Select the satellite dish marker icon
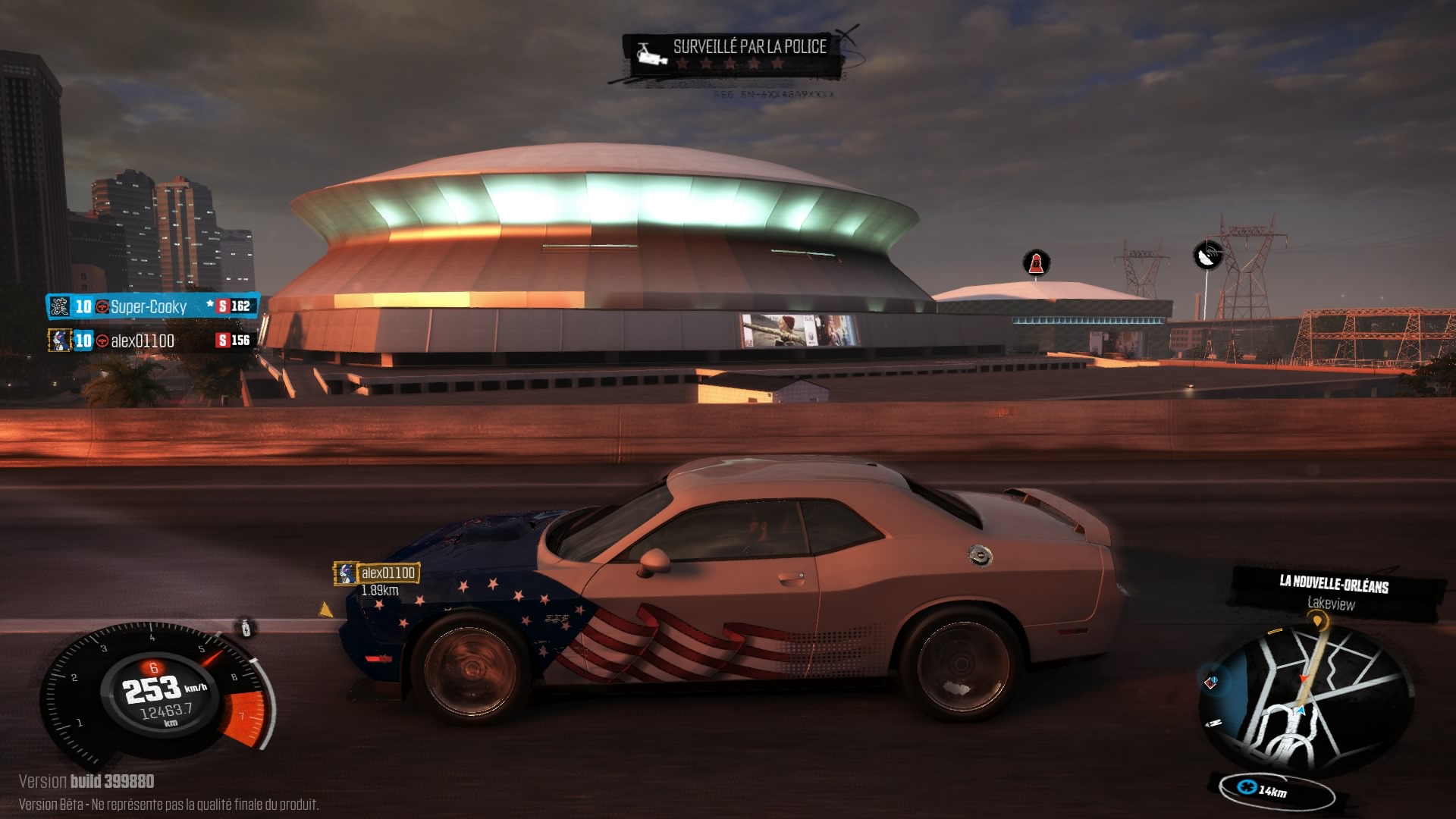 coord(1207,255)
